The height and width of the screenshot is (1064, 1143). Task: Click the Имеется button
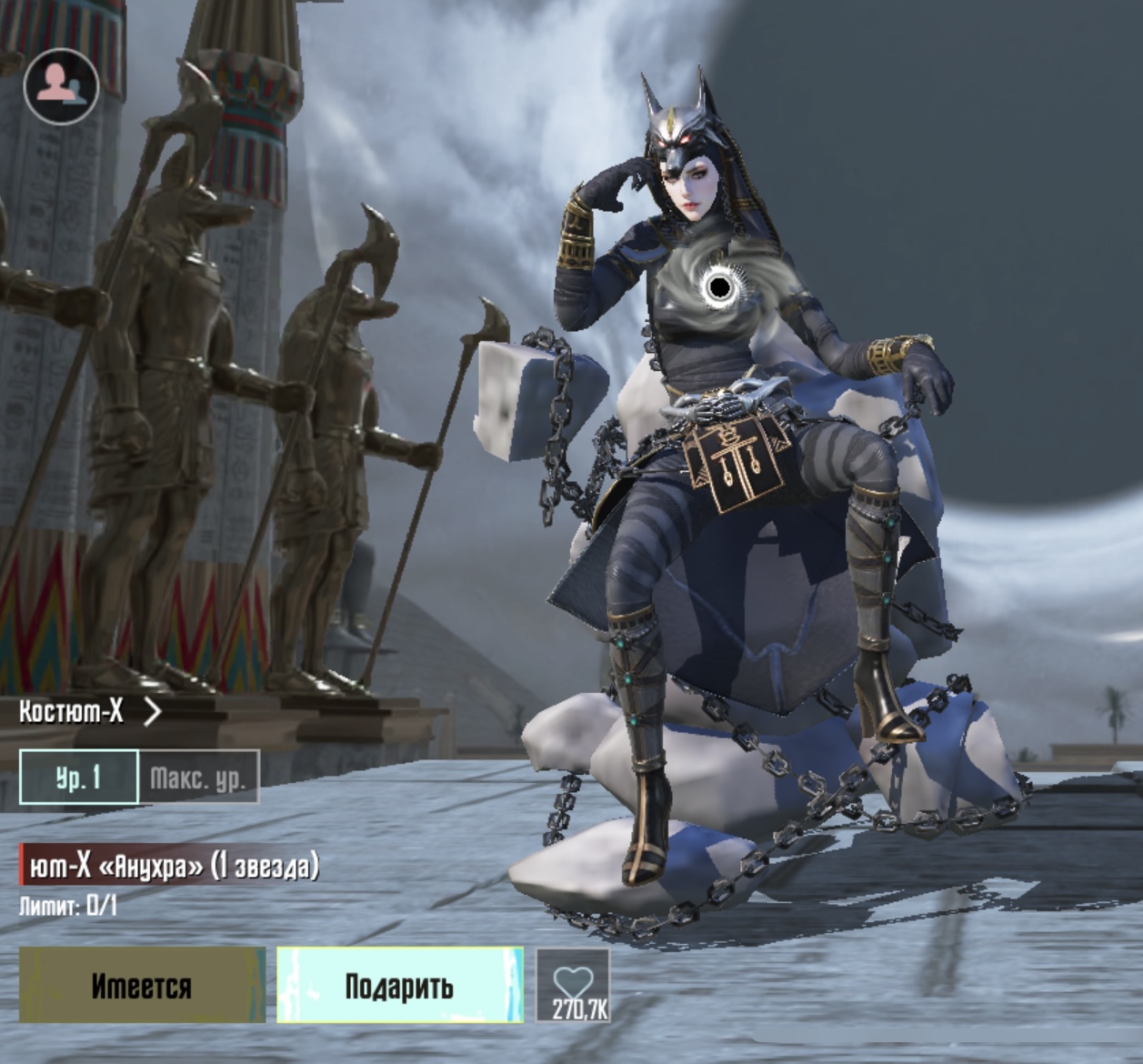tap(142, 986)
